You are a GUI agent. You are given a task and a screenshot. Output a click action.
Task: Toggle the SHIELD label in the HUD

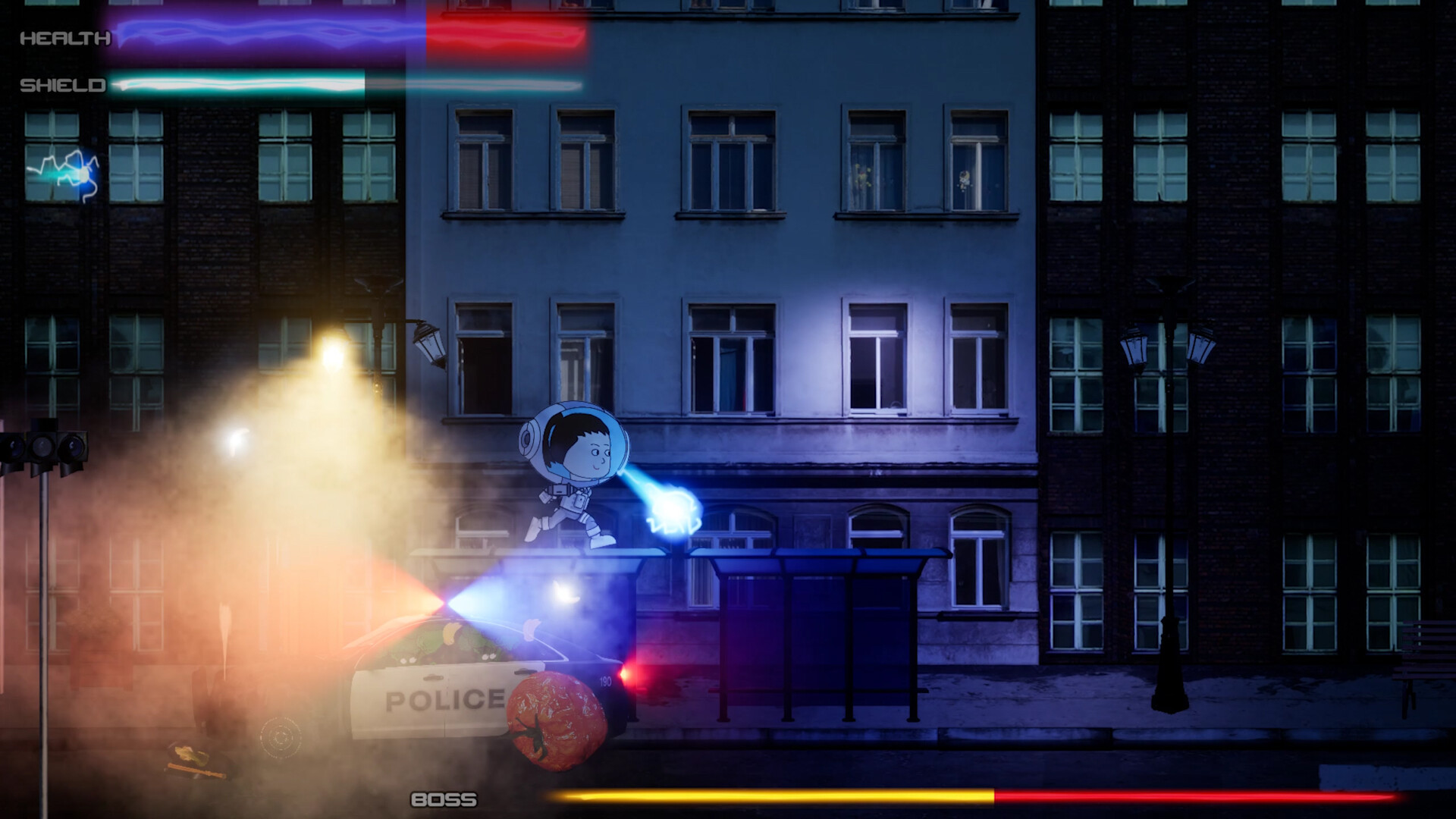pyautogui.click(x=64, y=86)
